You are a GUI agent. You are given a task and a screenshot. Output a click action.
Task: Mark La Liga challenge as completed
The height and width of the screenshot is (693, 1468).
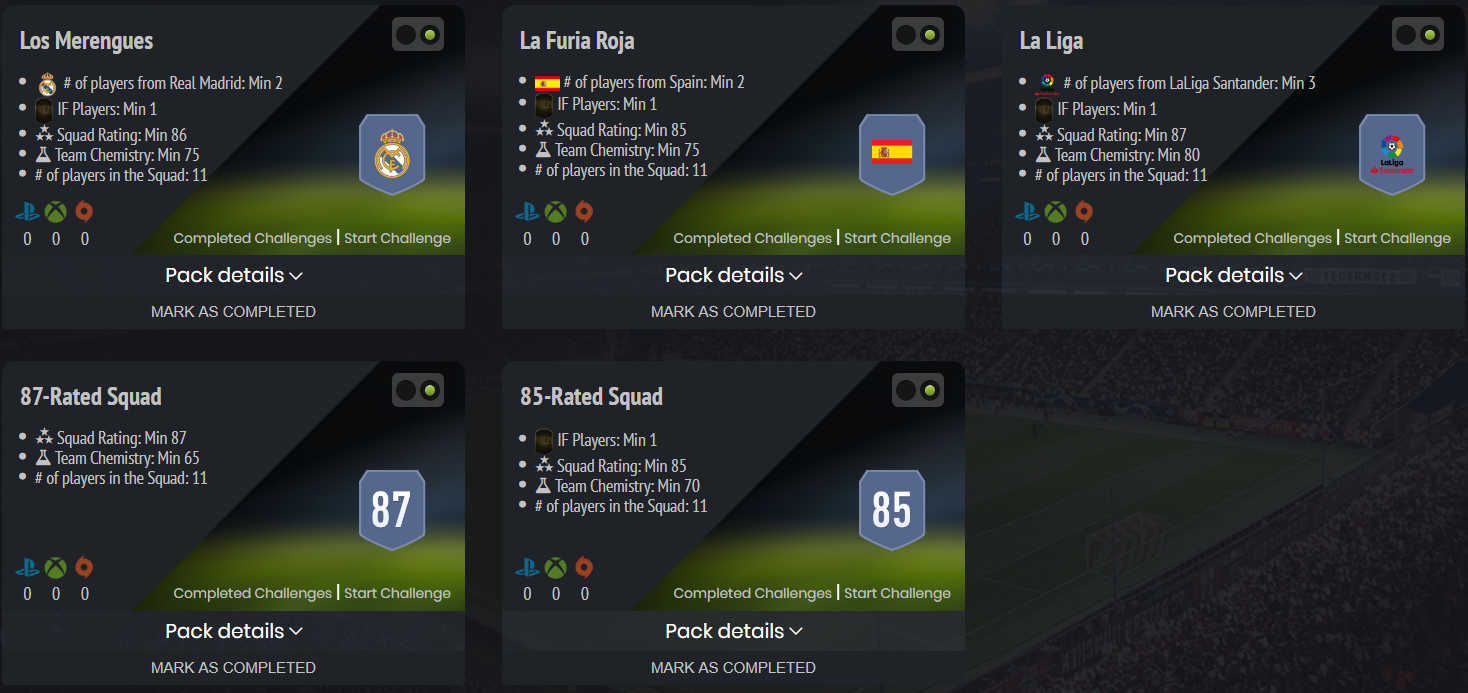[x=1233, y=311]
